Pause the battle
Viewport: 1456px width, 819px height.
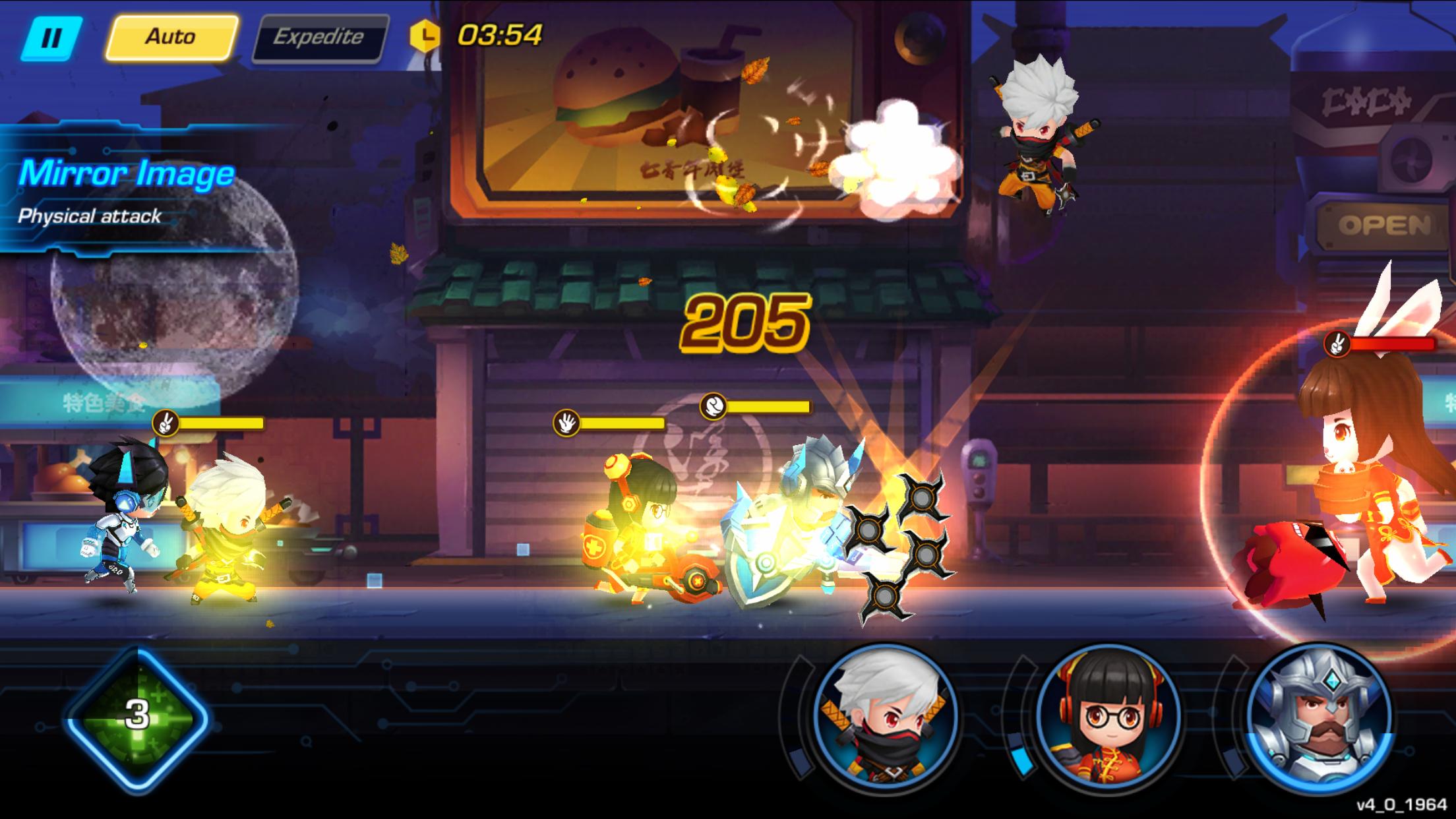point(51,38)
